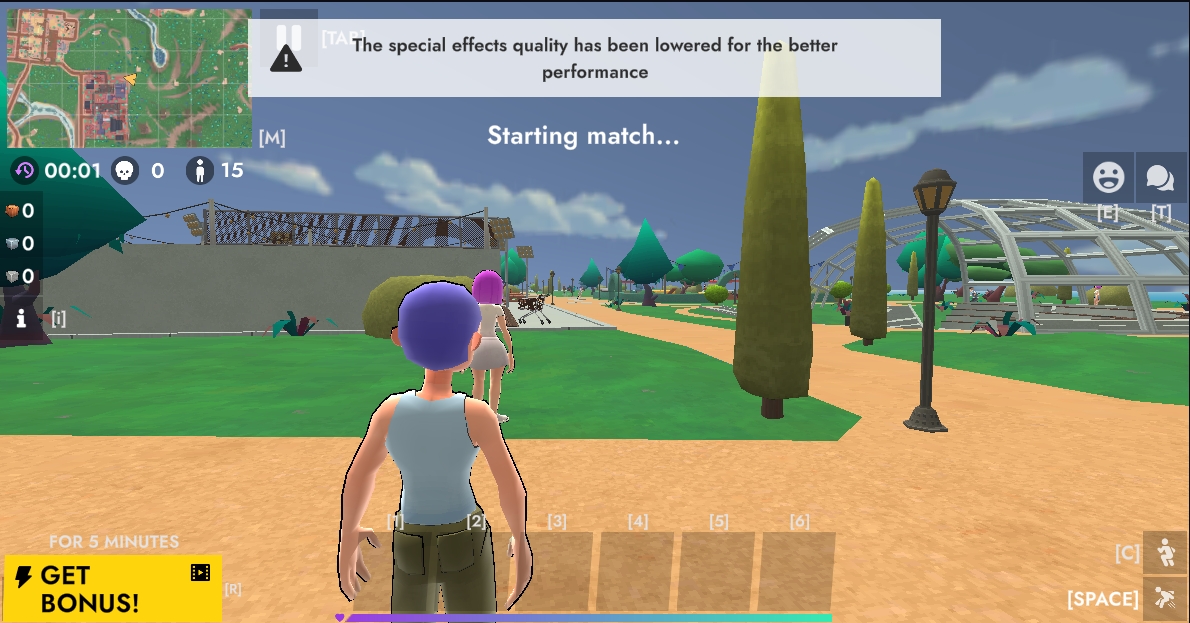Open the chat bubbles panel
Viewport: 1190px width, 623px height.
1160,178
